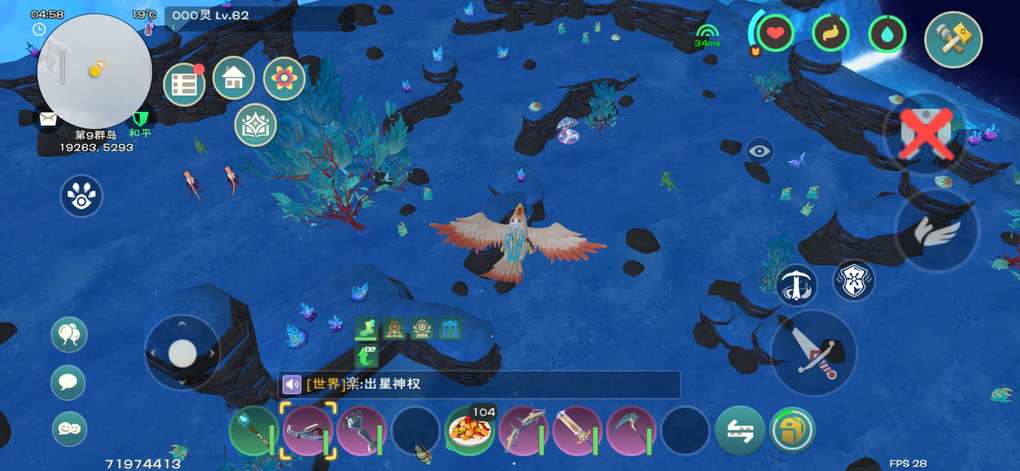This screenshot has height=471, width=1020.
Task: Open the circular minimap
Action: [94, 70]
